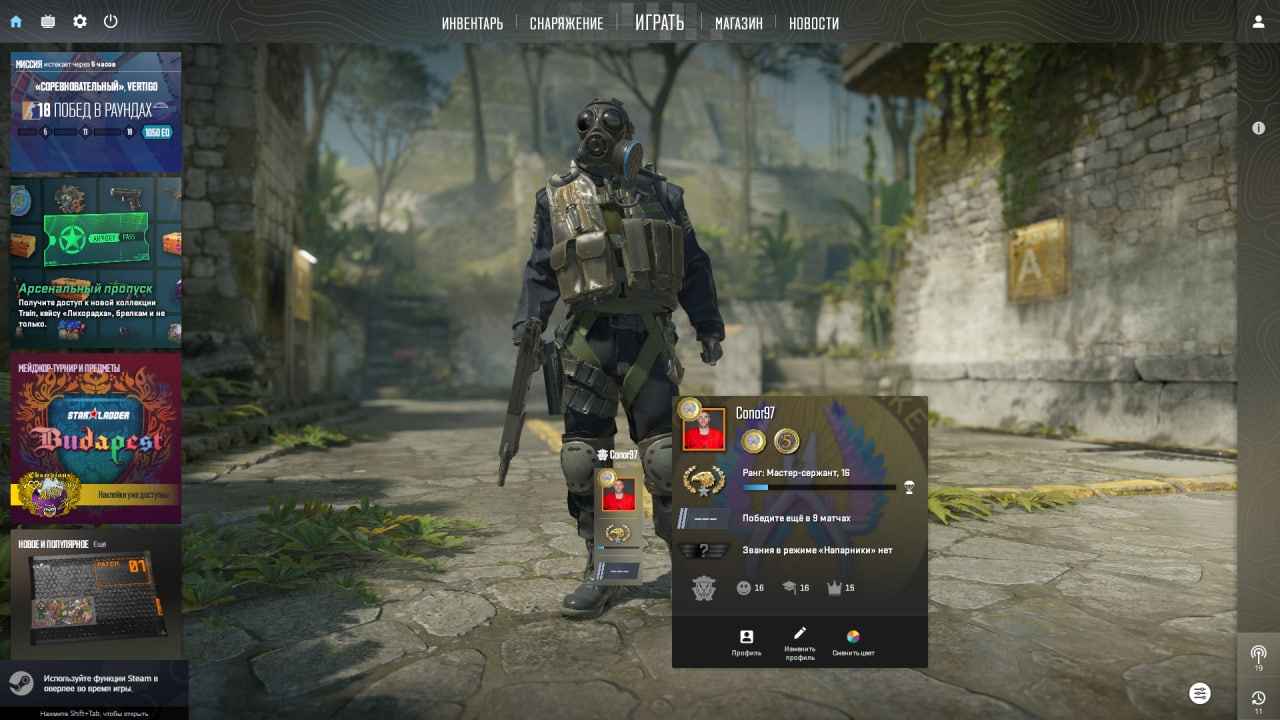Open recent matches via the clock icon
The image size is (1280, 720).
click(x=1258, y=697)
